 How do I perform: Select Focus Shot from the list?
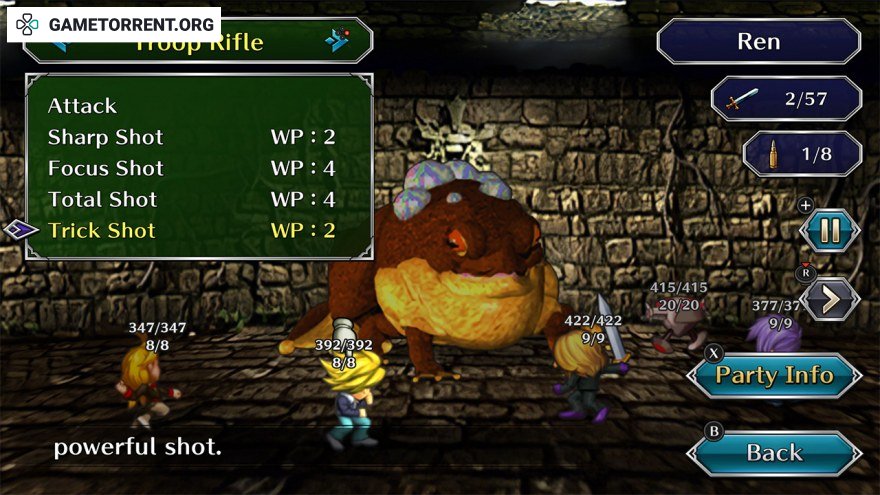coord(106,168)
